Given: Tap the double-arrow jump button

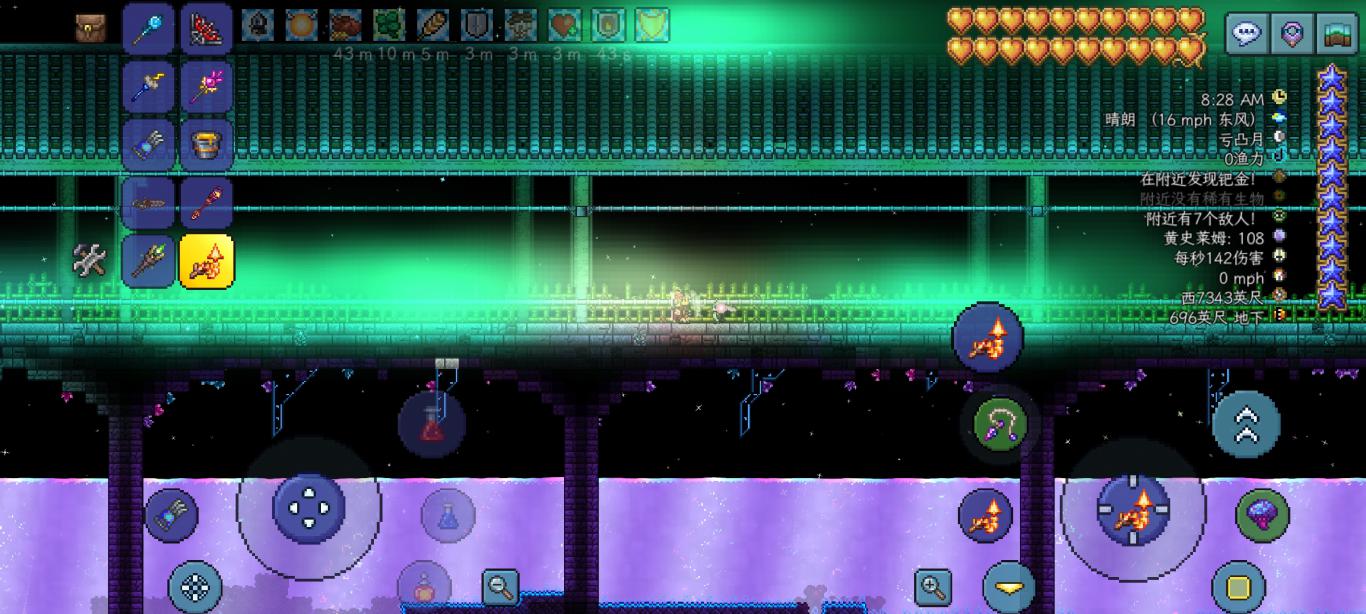Looking at the screenshot, I should (1246, 424).
